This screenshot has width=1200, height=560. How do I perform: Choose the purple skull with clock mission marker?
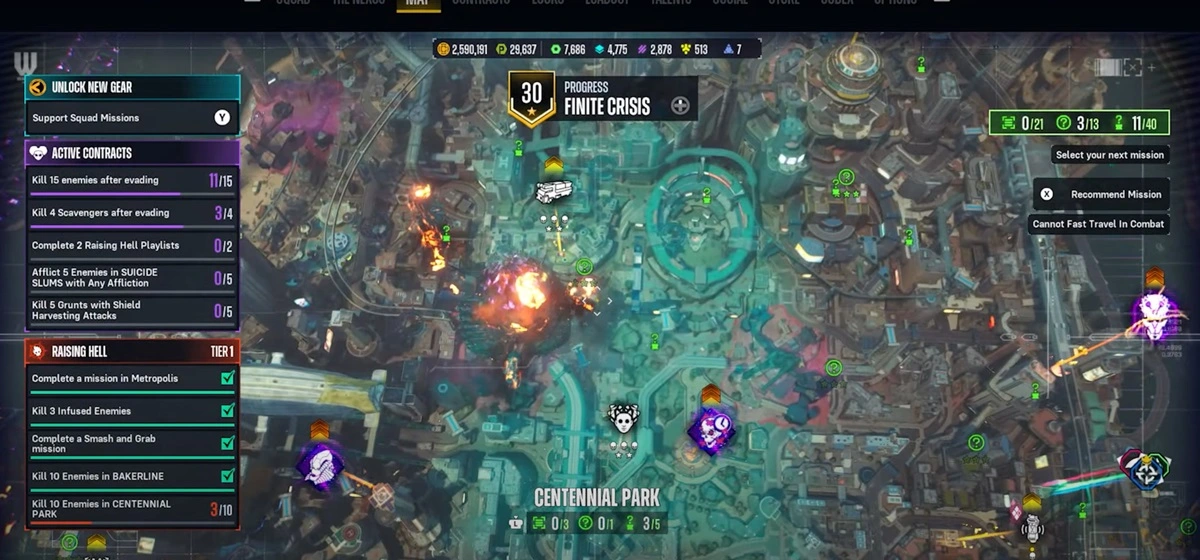(x=711, y=431)
